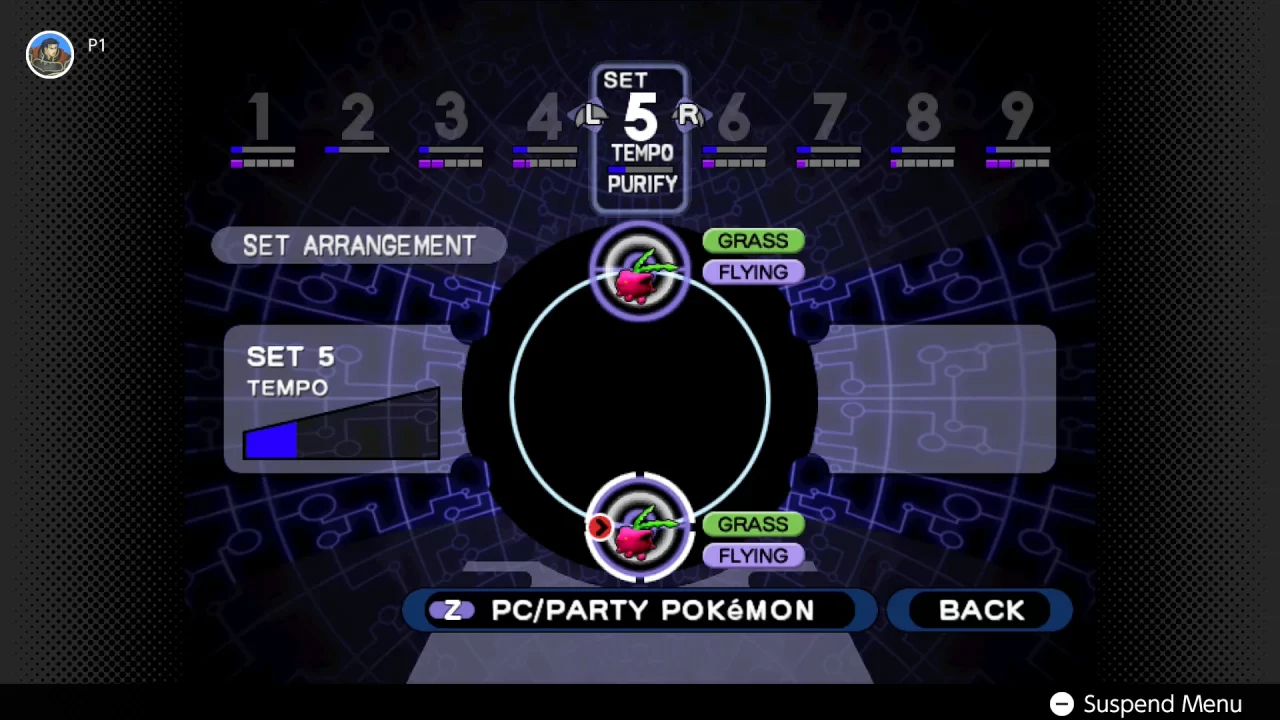The height and width of the screenshot is (720, 1280).
Task: Click the R shoulder arrow to go to next set
Action: 689,115
